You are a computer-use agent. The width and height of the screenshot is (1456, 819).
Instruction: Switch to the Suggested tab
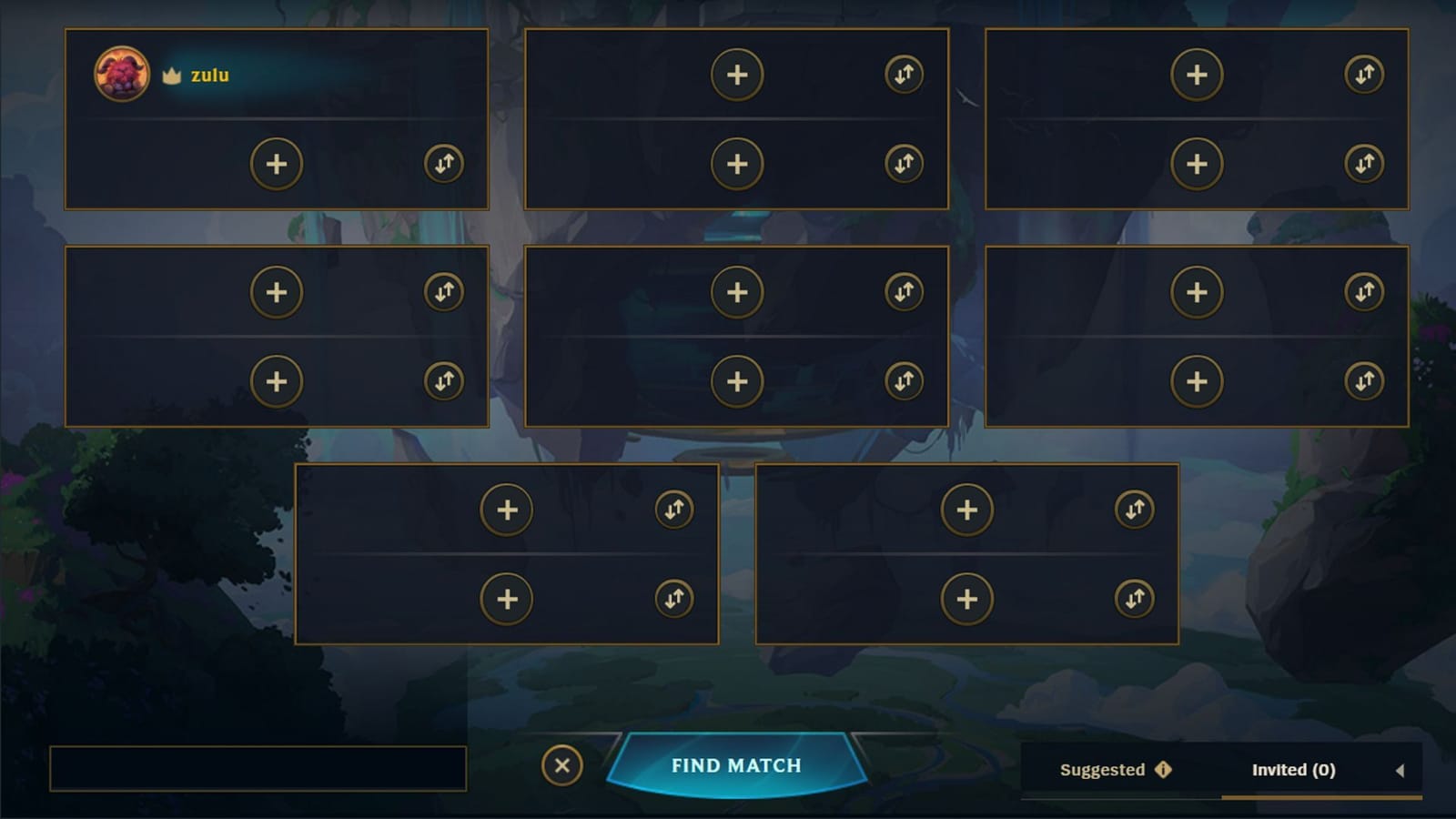(1103, 770)
